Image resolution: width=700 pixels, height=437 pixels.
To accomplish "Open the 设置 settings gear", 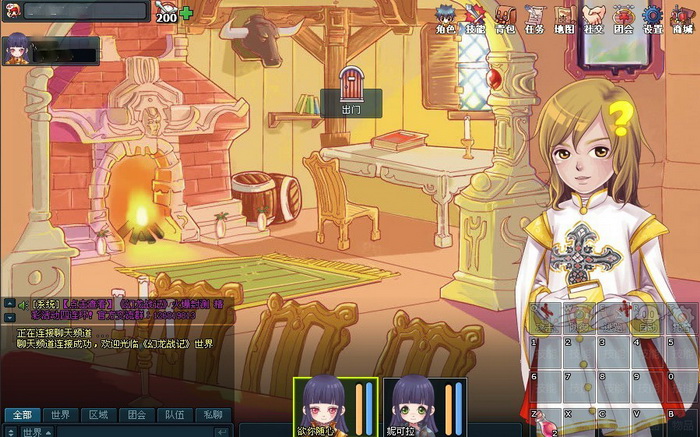I will coord(653,18).
